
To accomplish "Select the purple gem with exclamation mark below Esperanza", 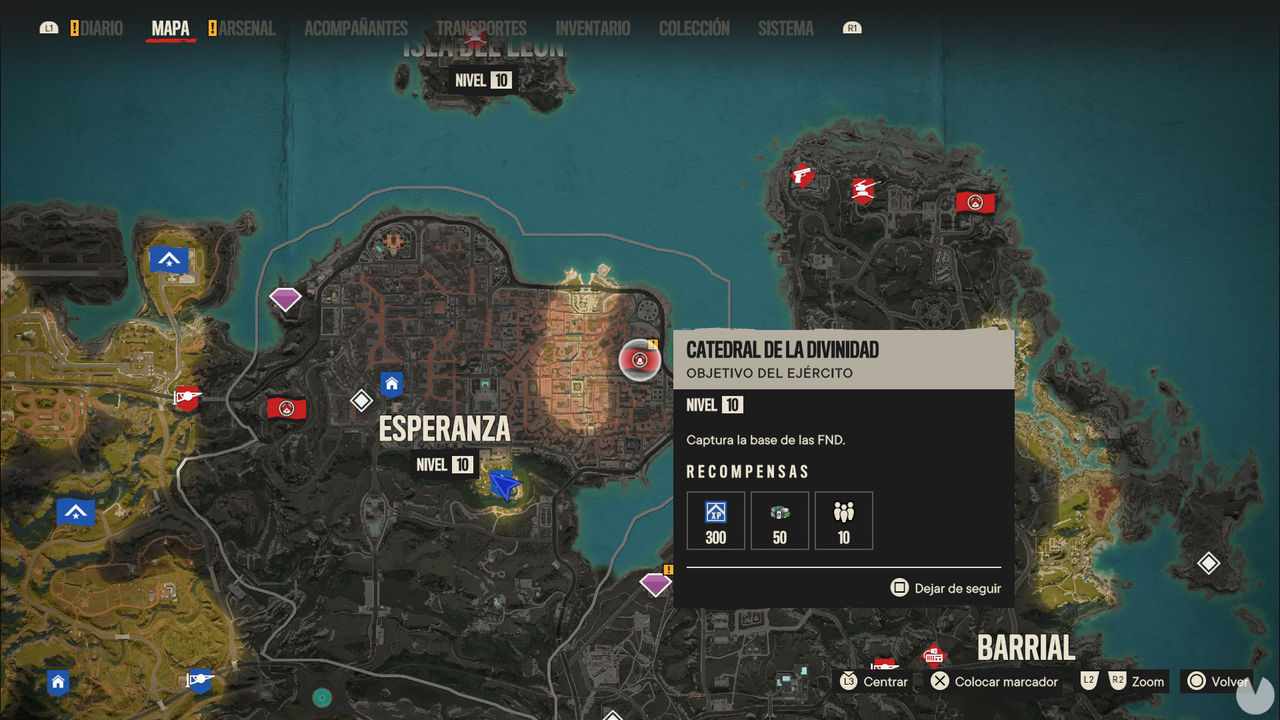I will pos(655,583).
